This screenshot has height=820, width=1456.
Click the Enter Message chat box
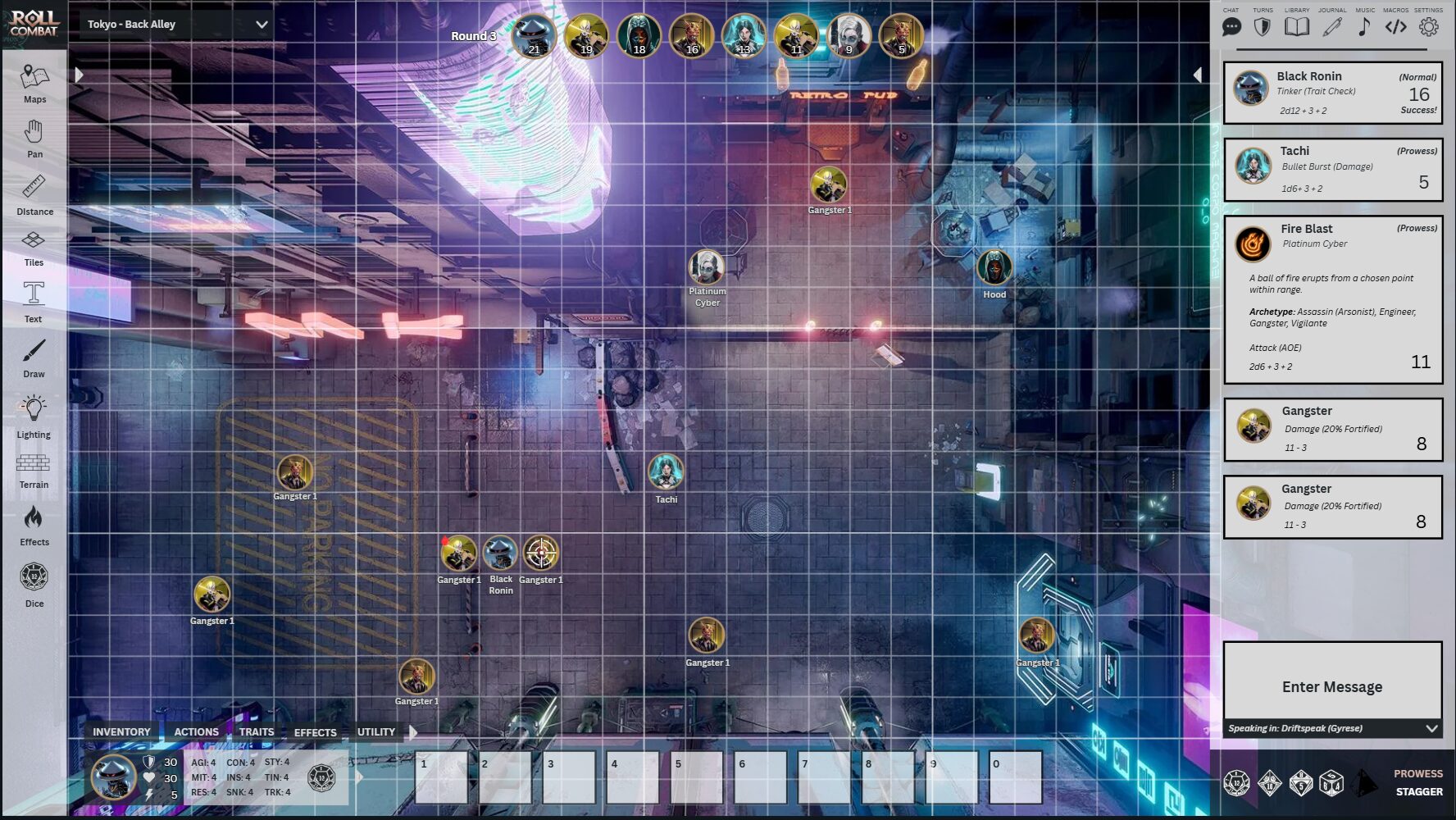1332,686
